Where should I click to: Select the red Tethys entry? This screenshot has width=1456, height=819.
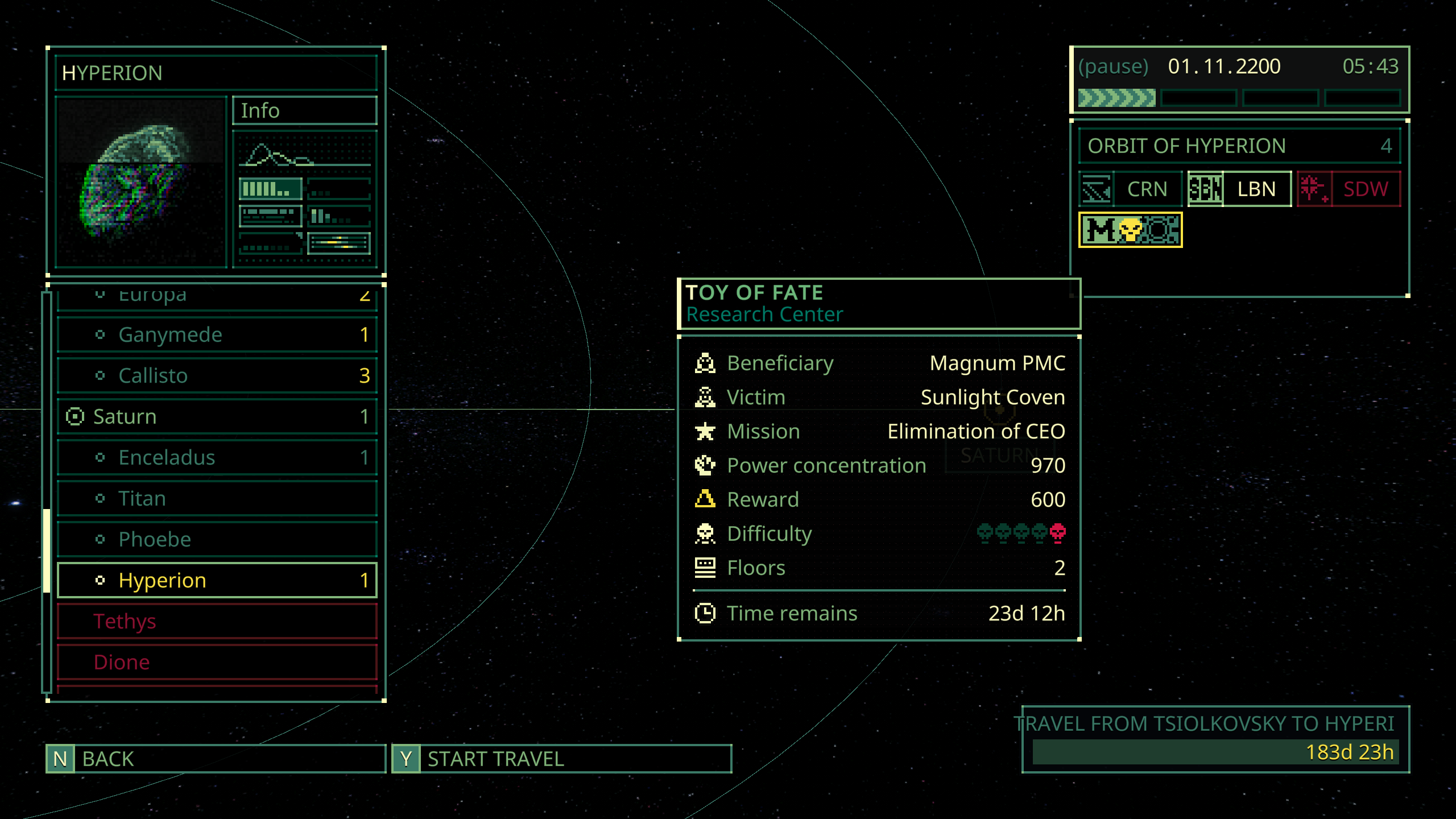tap(216, 621)
